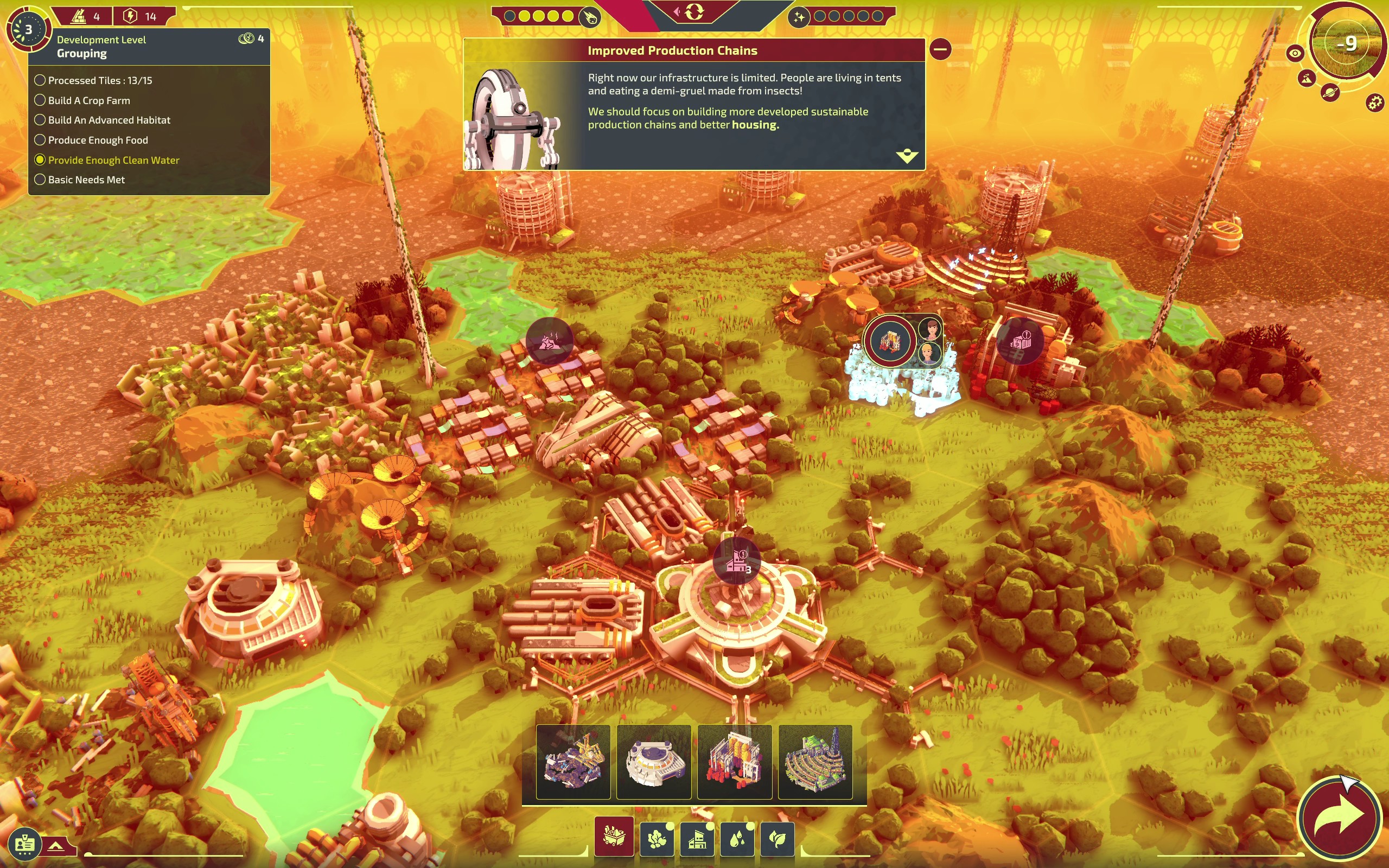The height and width of the screenshot is (868, 1389).
Task: Open the colonist ID card panel
Action: (x=24, y=845)
